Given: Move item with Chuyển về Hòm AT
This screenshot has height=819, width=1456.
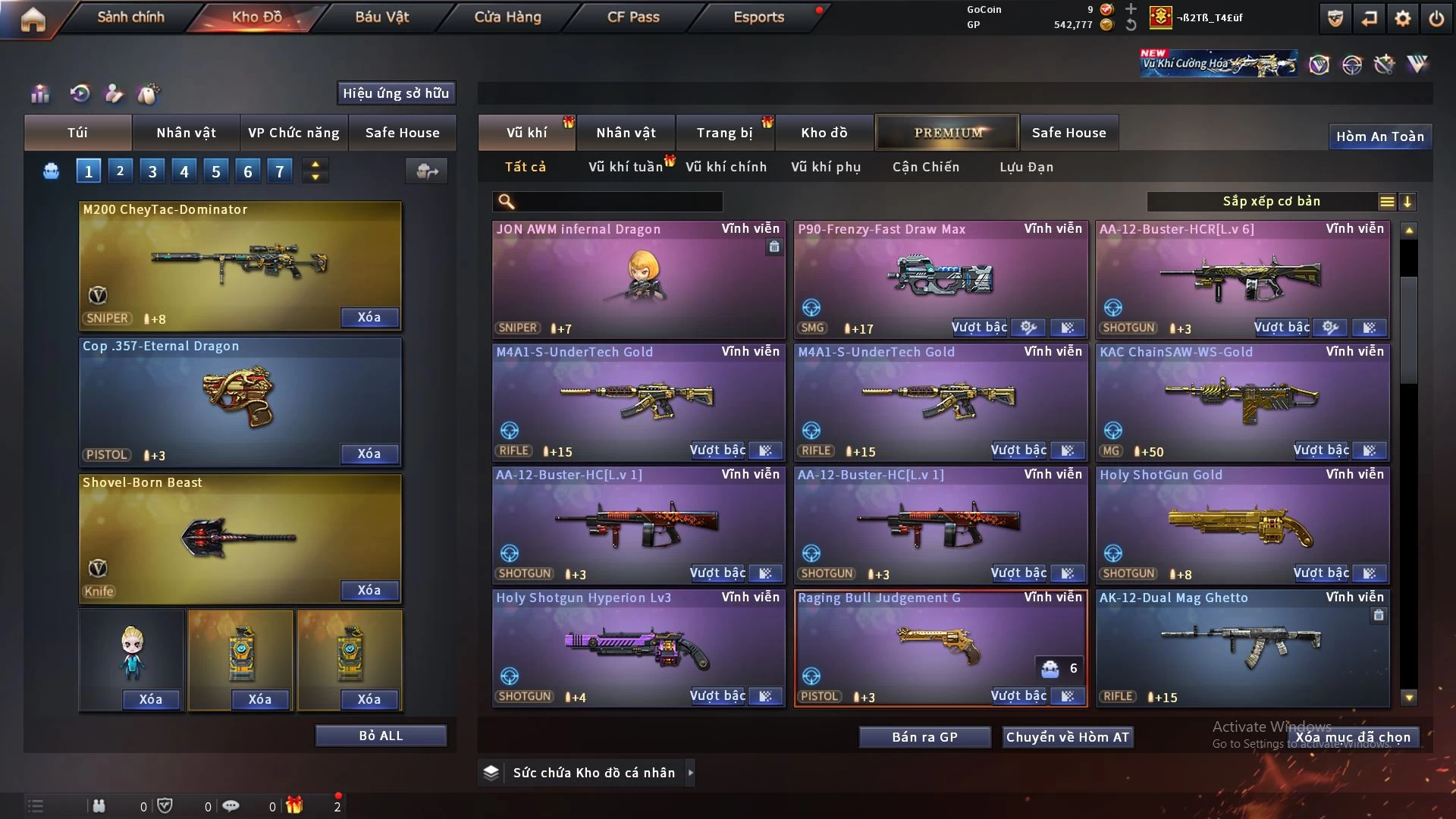Looking at the screenshot, I should (1067, 737).
